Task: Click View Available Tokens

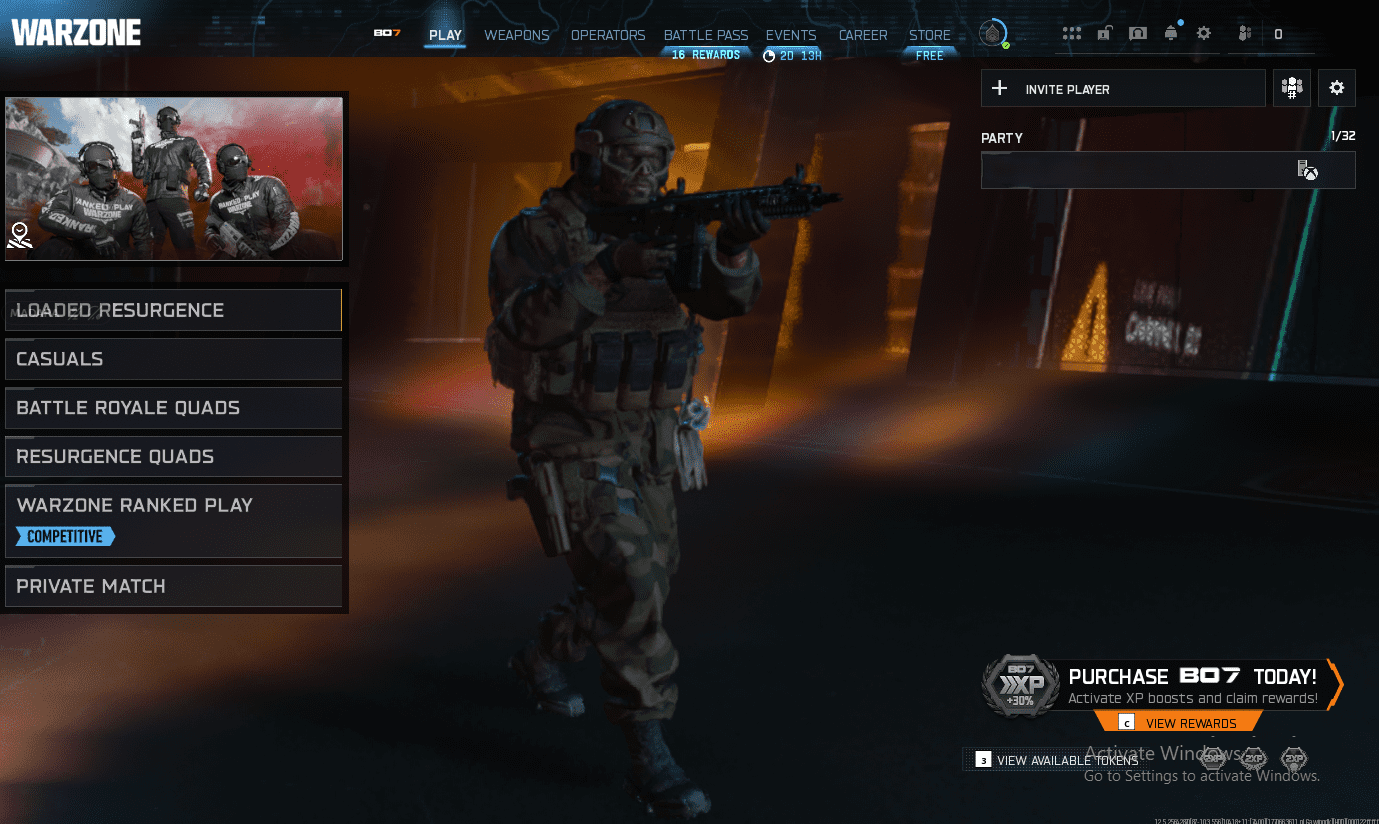Action: tap(1065, 759)
